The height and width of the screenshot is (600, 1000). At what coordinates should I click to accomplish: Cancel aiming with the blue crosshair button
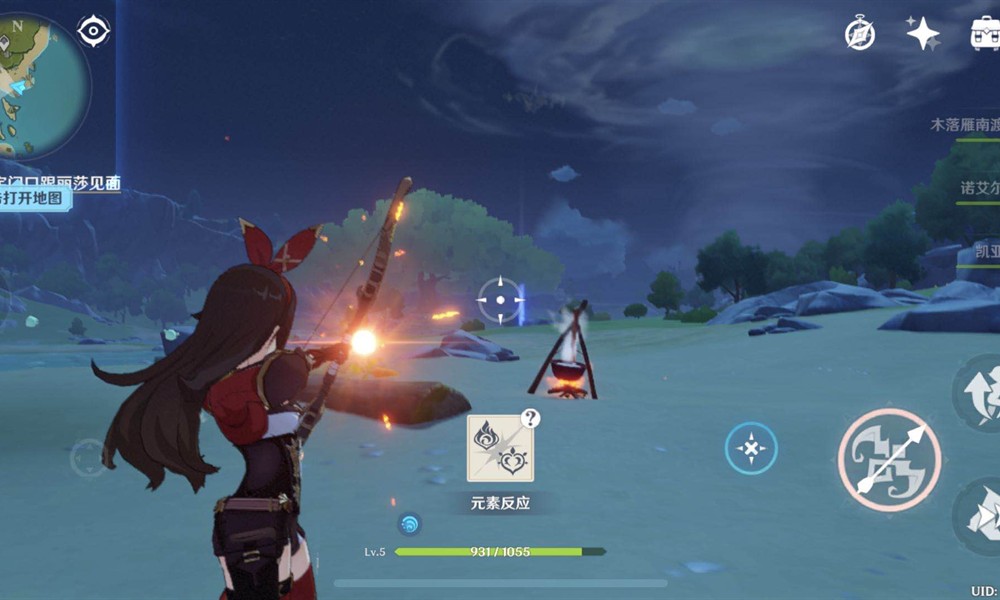[x=751, y=448]
